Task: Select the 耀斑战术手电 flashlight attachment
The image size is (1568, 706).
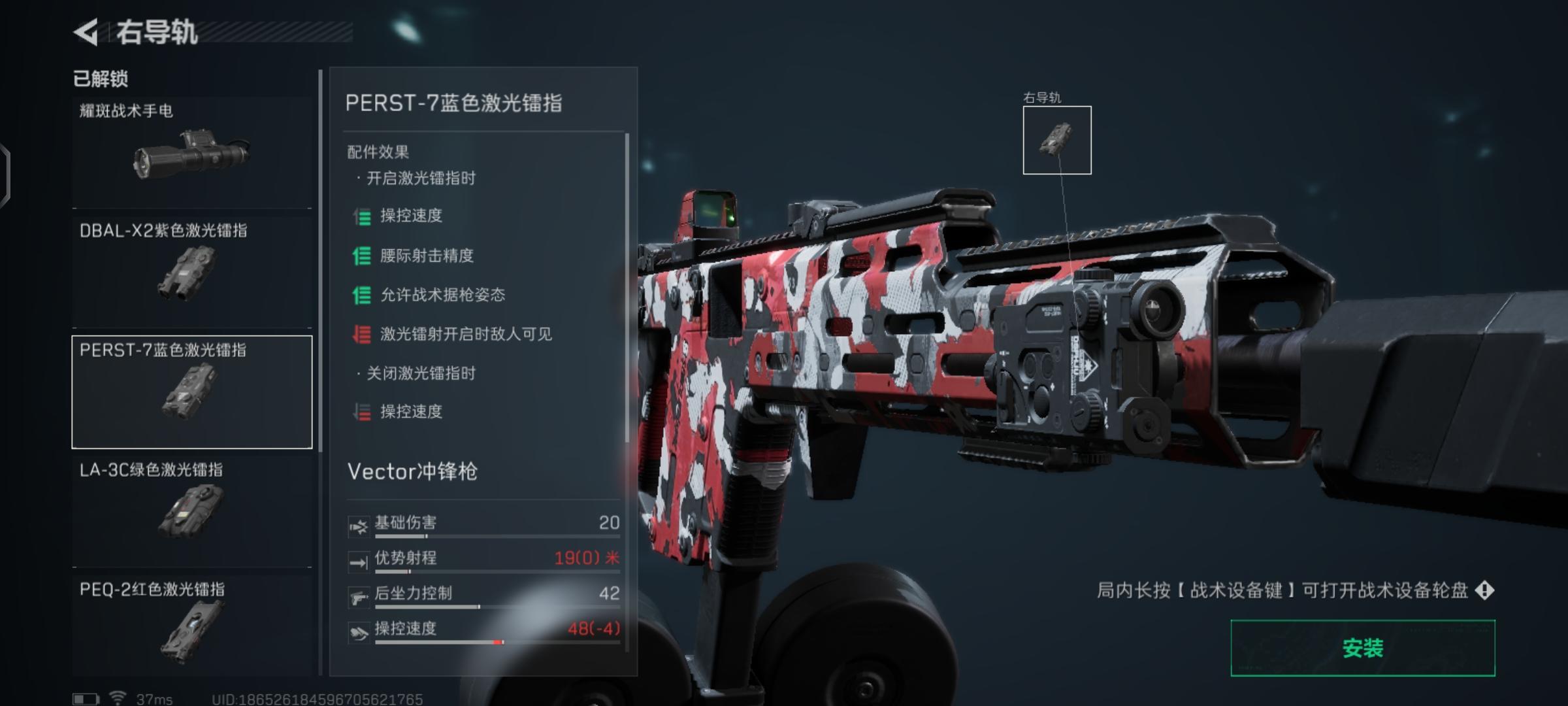Action: pos(191,153)
